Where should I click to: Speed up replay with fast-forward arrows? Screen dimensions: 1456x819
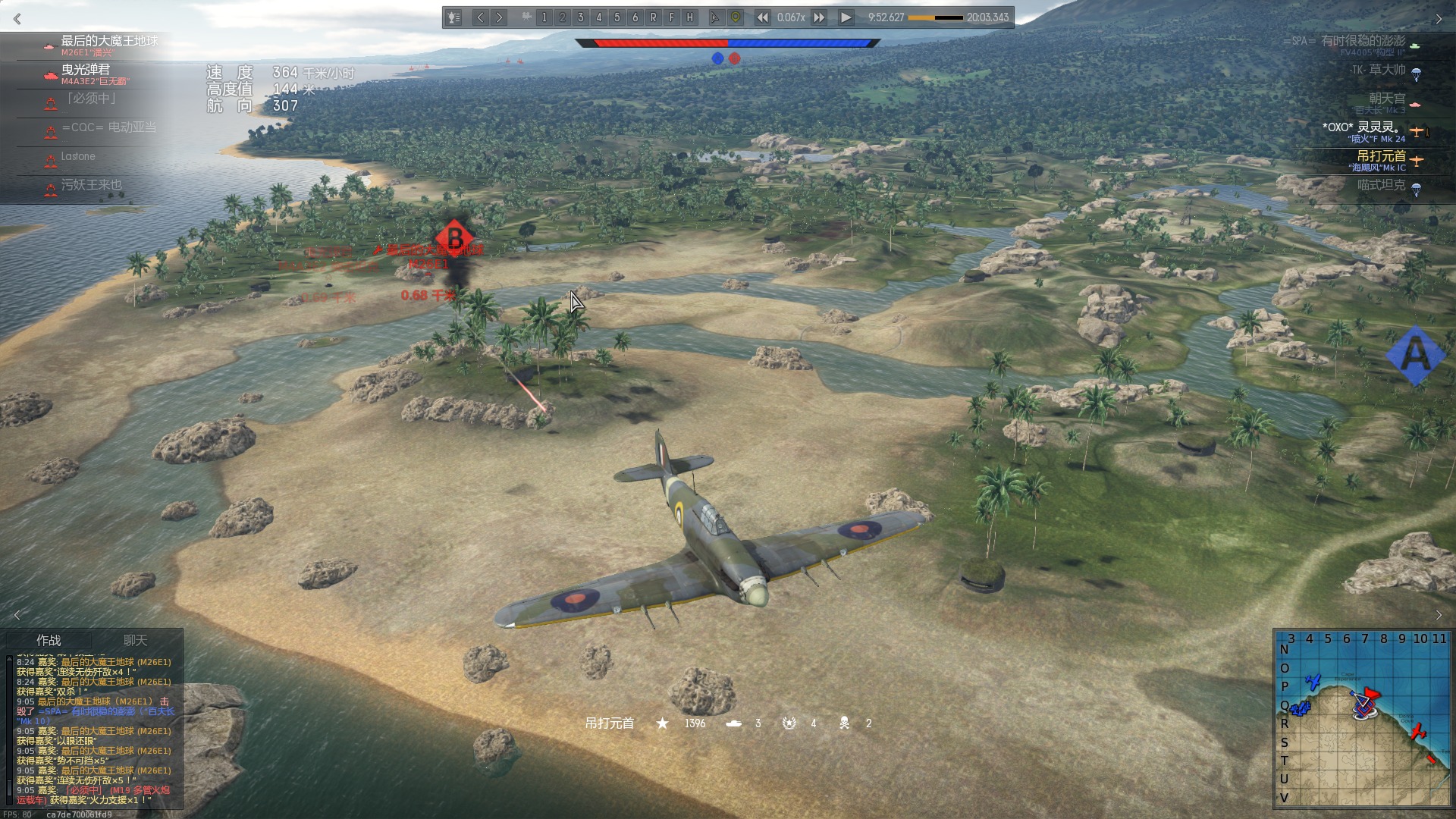point(819,17)
